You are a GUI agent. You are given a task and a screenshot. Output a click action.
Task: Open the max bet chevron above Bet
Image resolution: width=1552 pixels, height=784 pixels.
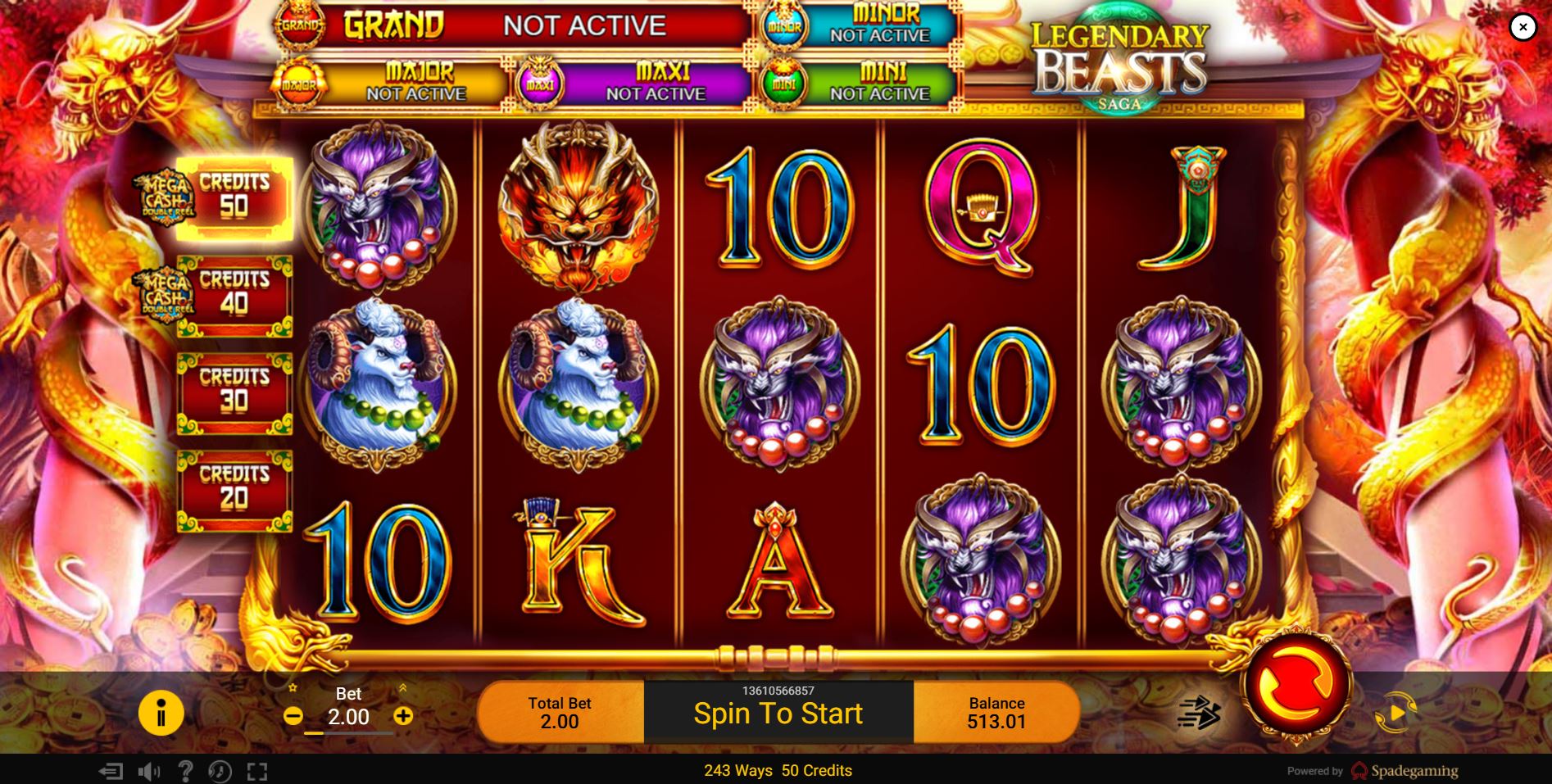tap(403, 687)
